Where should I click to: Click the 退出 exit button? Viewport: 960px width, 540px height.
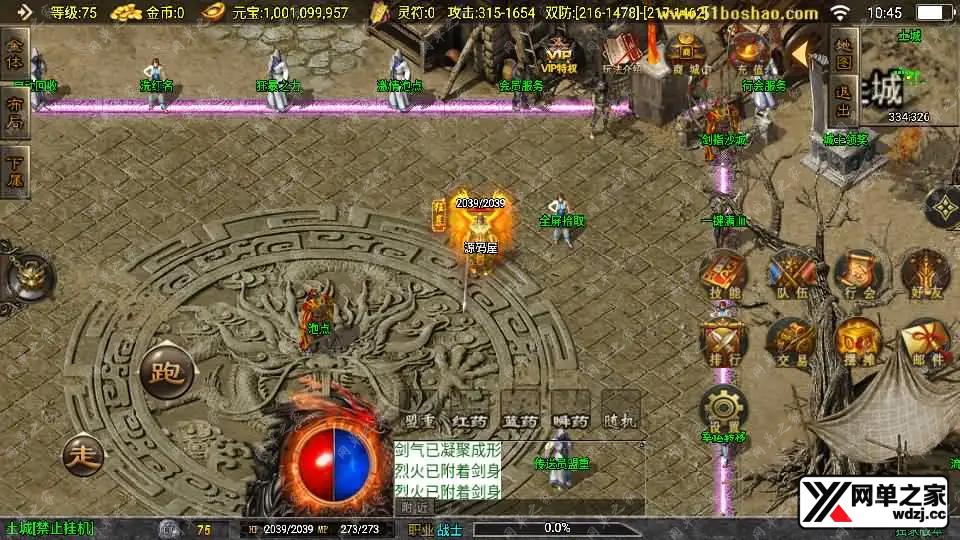point(844,102)
